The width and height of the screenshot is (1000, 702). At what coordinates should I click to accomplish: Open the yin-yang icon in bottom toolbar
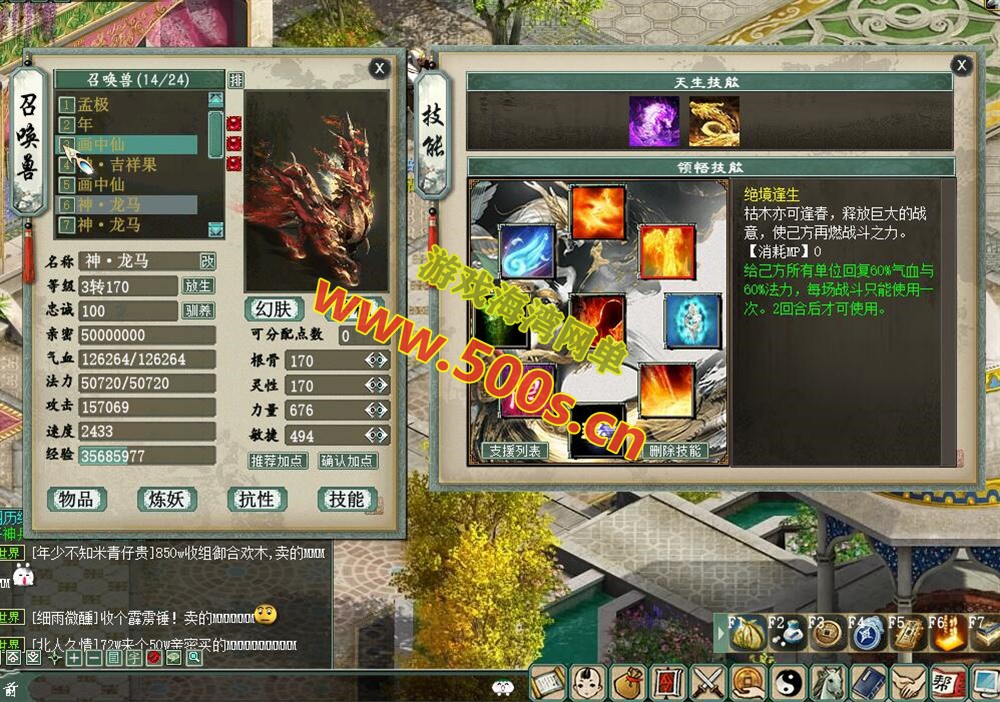point(788,683)
